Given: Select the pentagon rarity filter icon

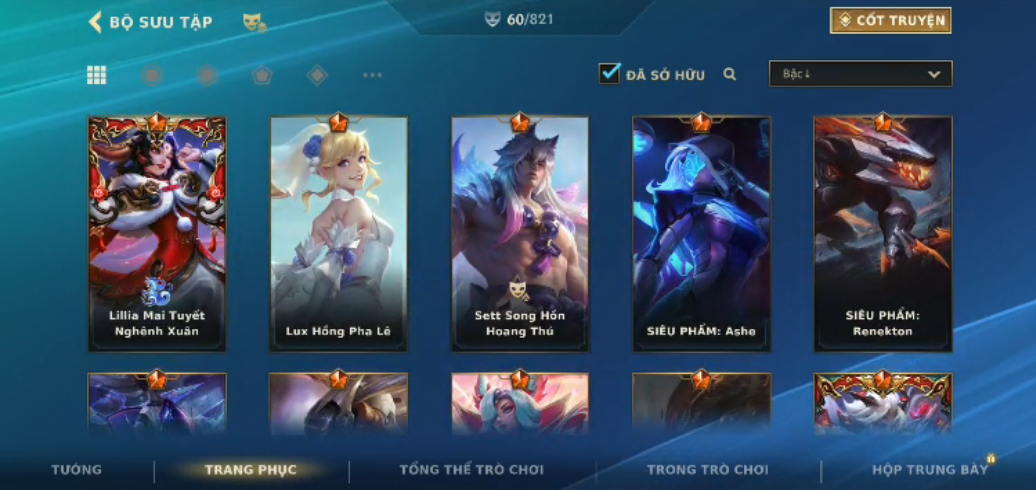Looking at the screenshot, I should tap(262, 75).
